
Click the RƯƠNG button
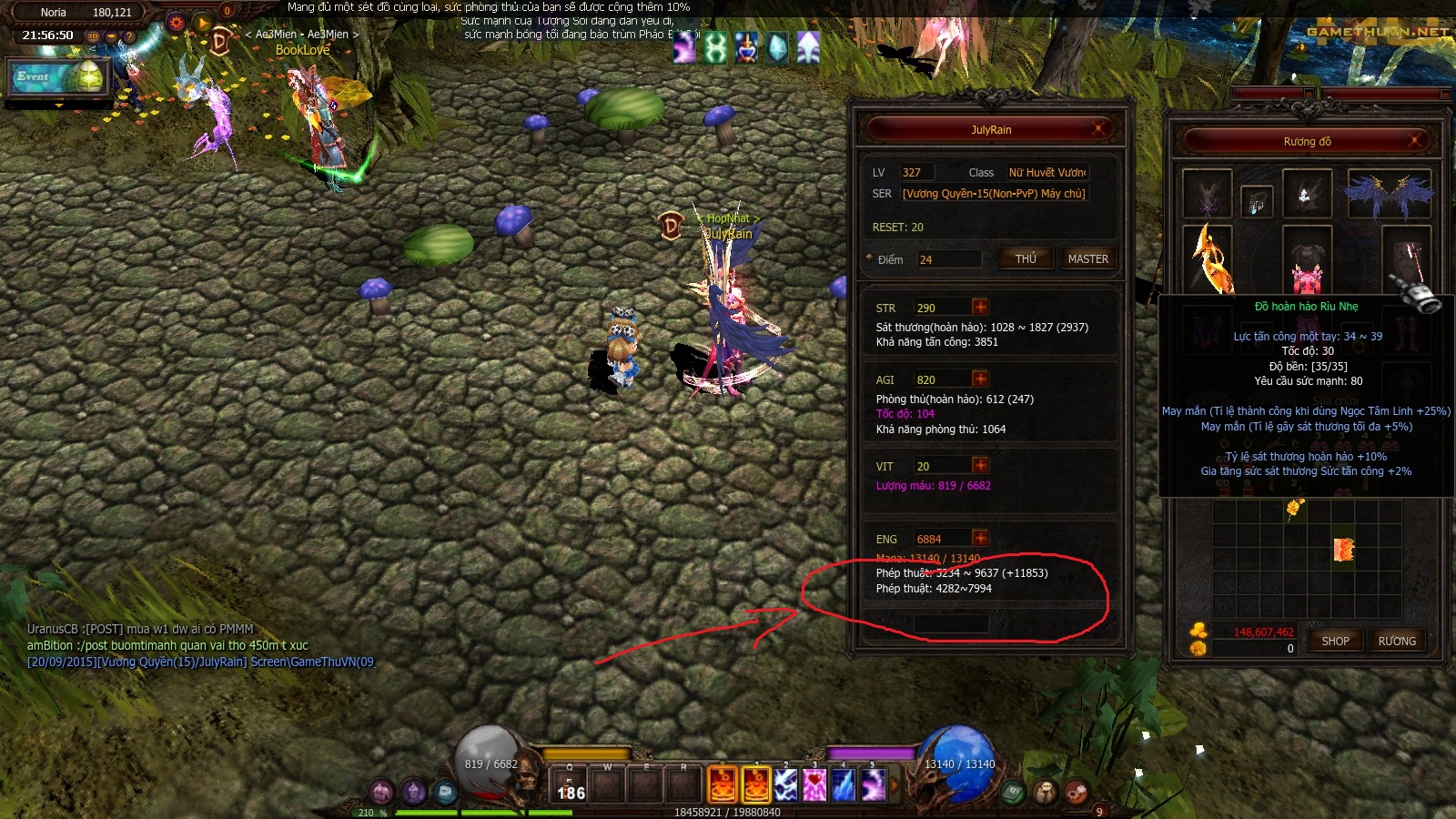click(1397, 641)
